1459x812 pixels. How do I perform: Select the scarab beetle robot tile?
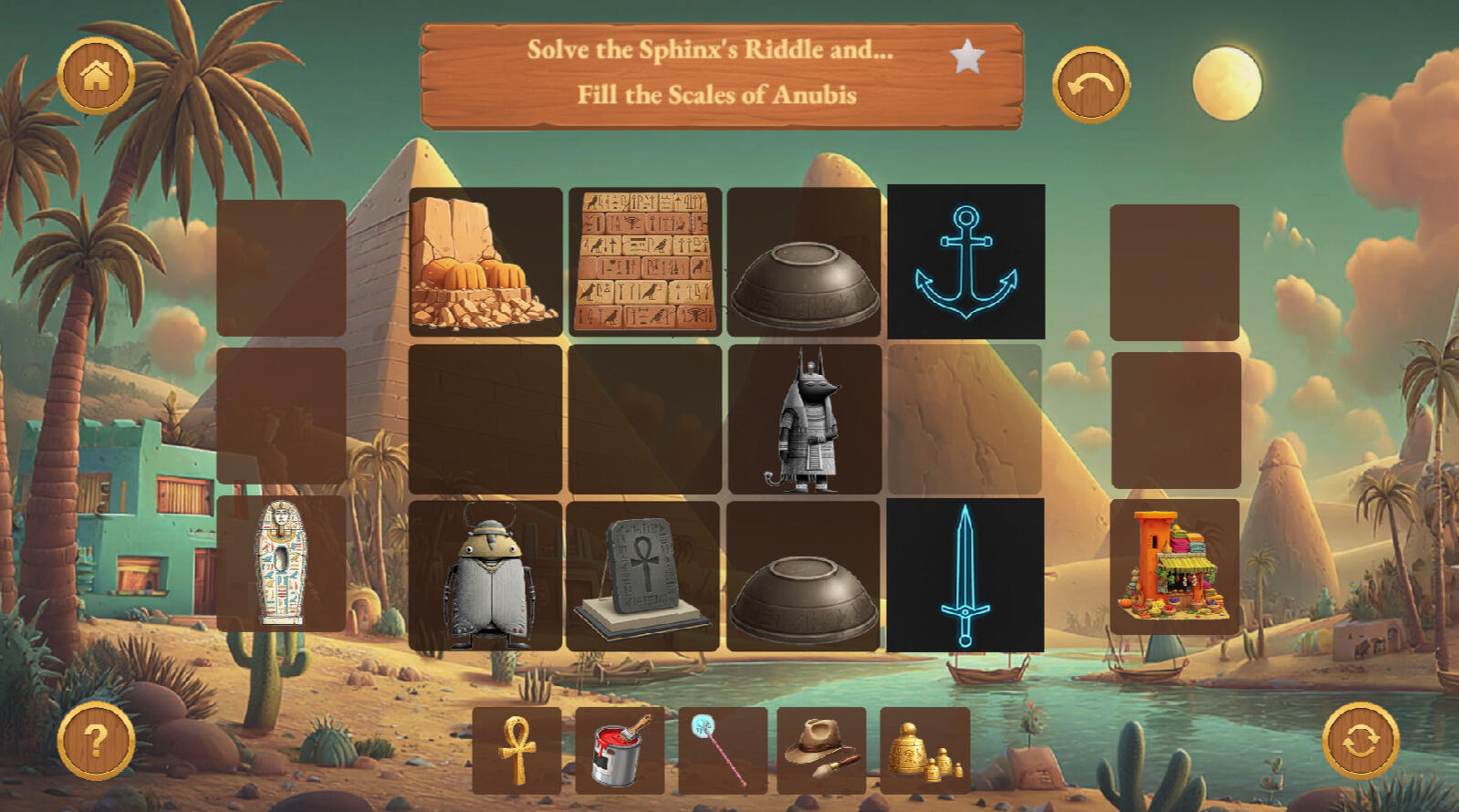485,575
